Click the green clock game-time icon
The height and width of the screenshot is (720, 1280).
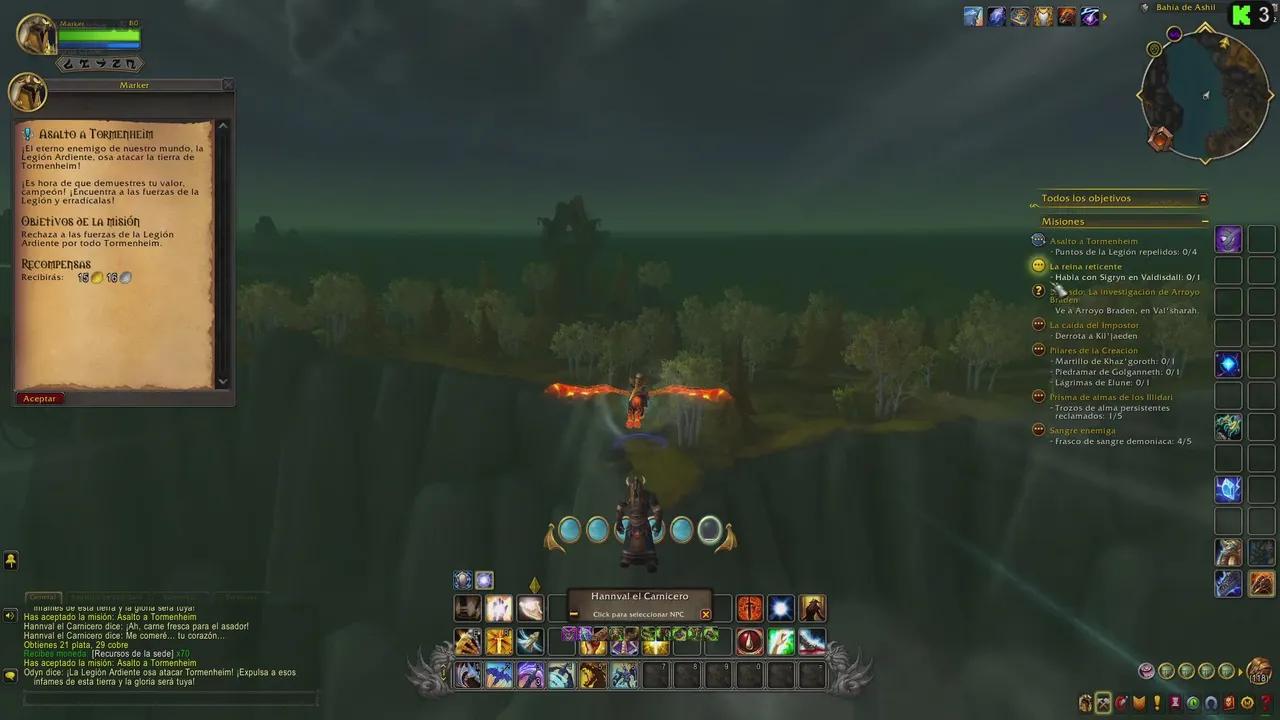pyautogui.click(x=1192, y=703)
